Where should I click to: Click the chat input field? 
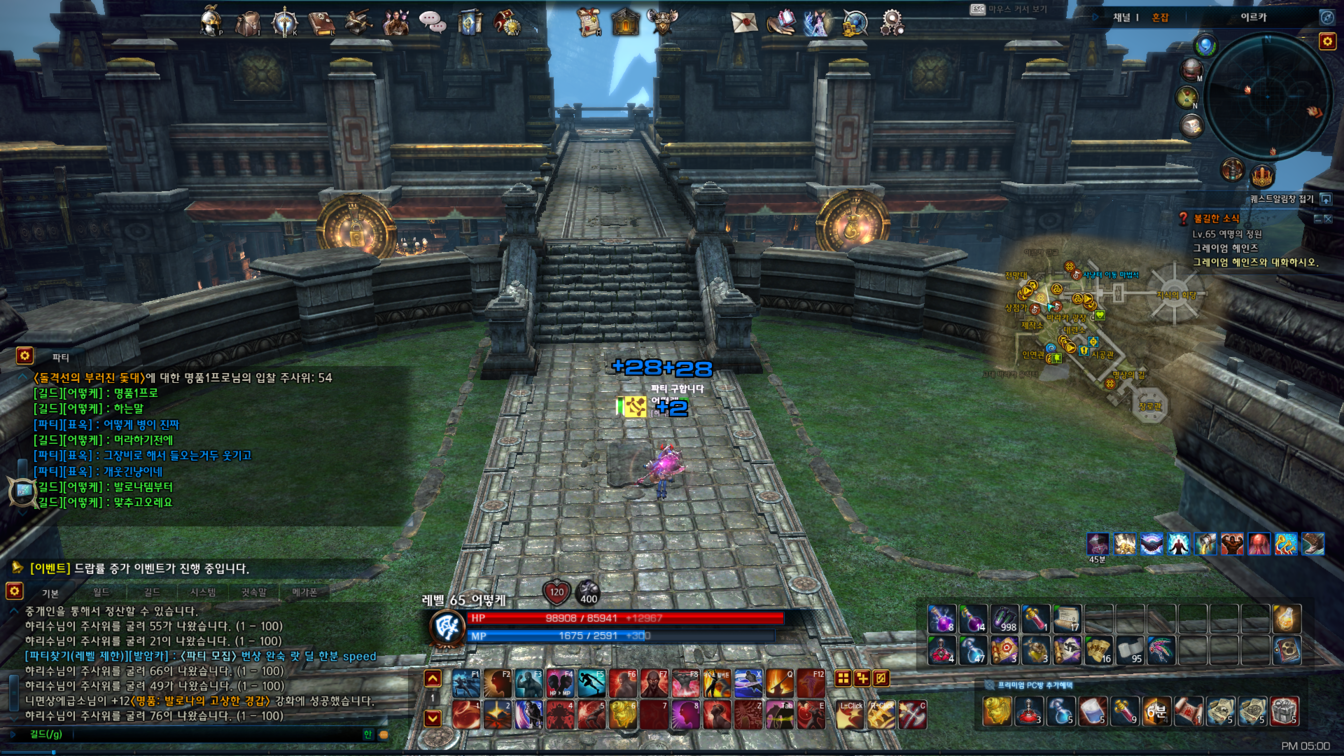click(x=200, y=735)
